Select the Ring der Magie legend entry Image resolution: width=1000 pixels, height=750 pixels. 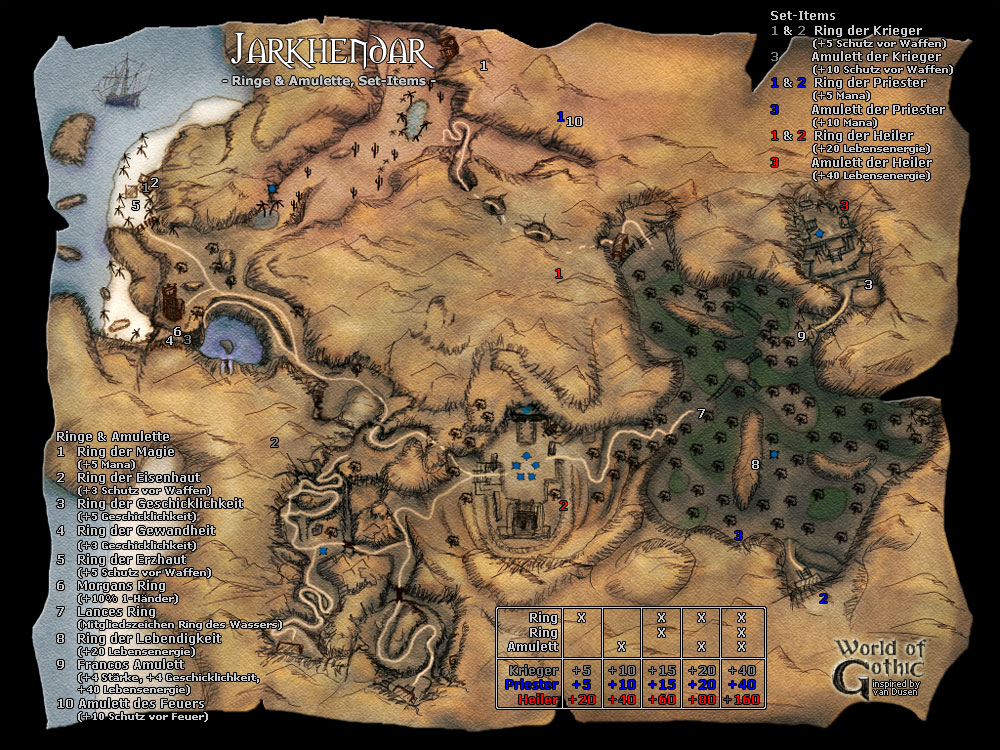[125, 451]
